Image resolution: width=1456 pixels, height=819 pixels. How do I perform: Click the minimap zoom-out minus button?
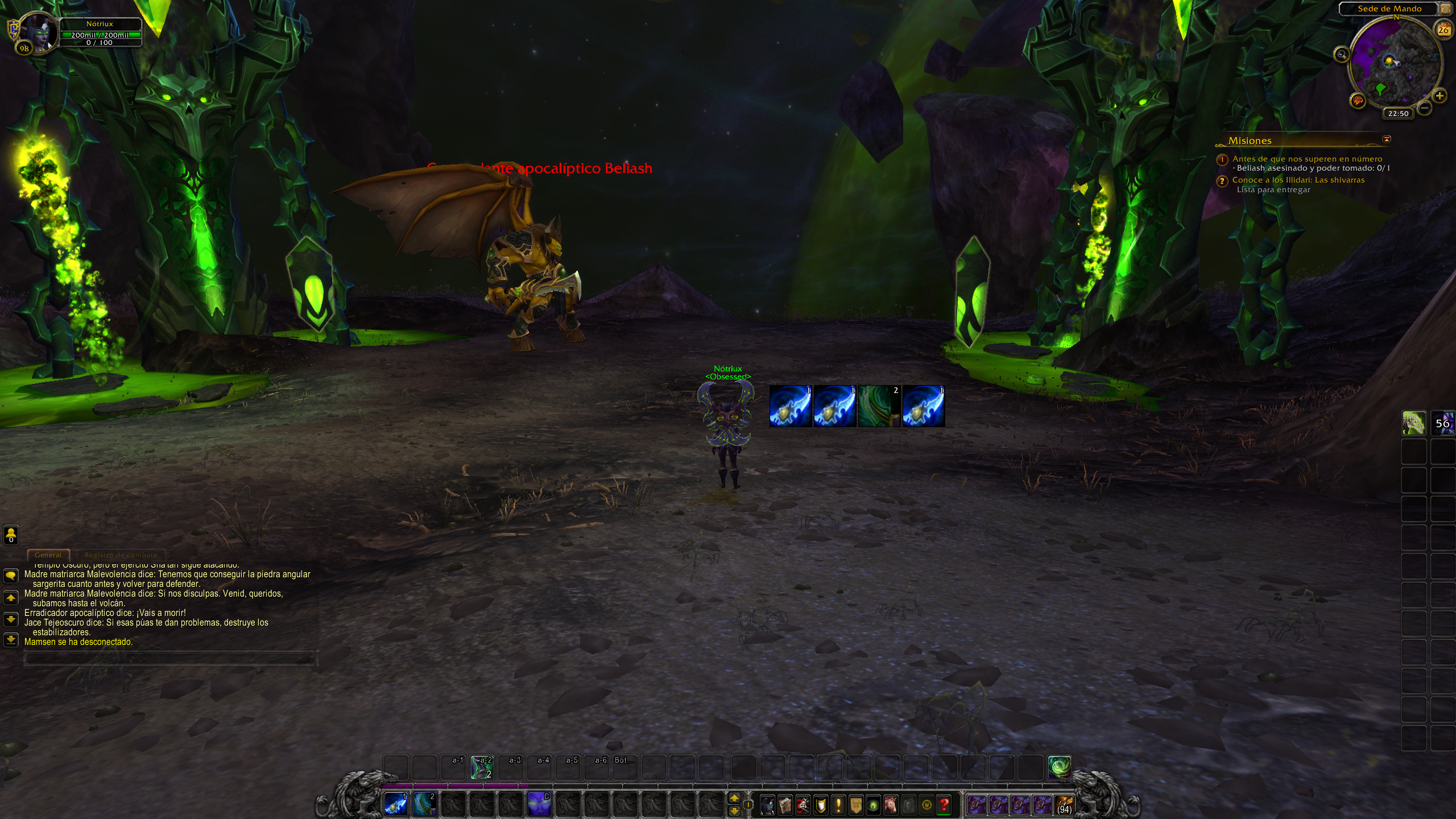1424,107
